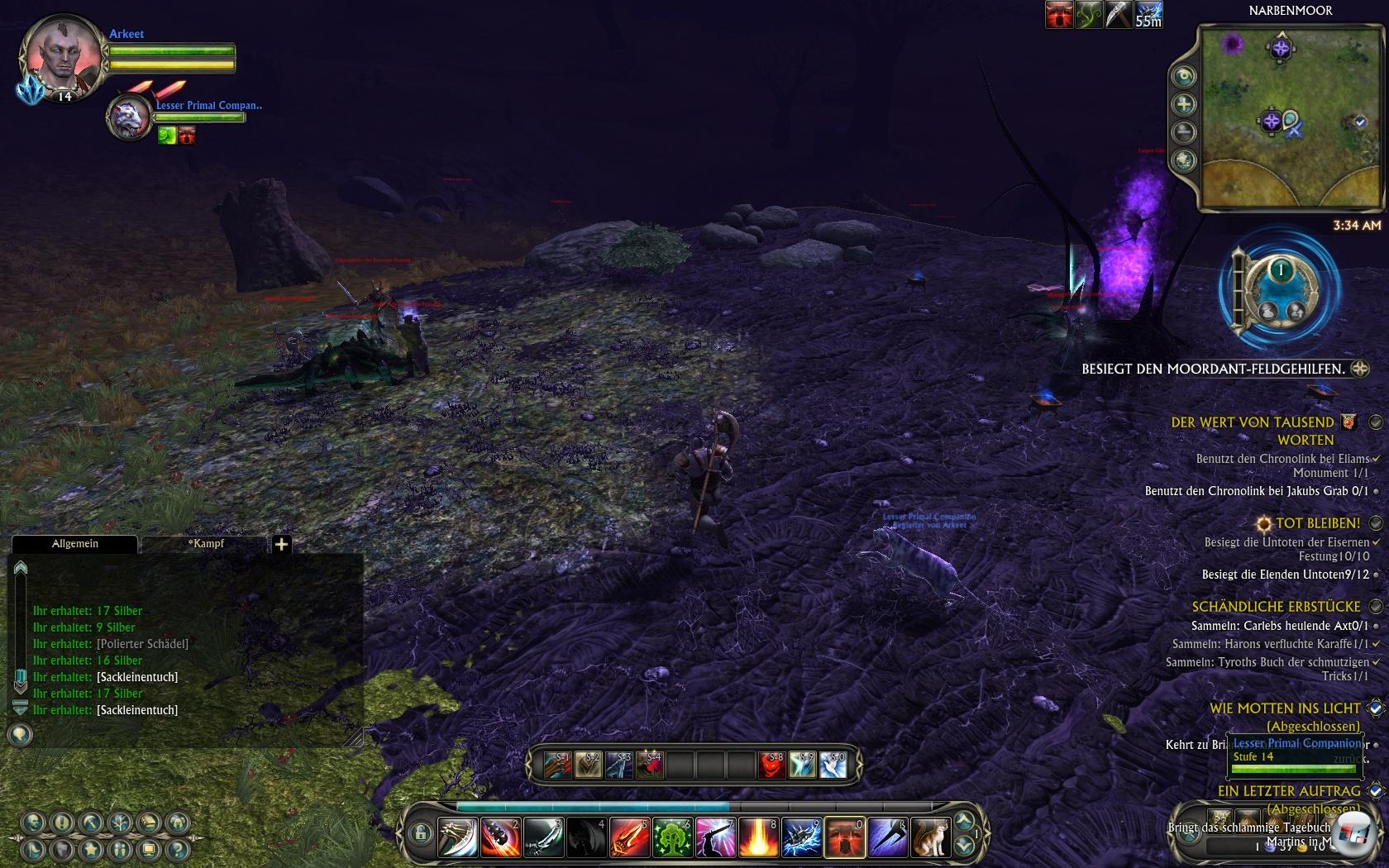Image resolution: width=1389 pixels, height=868 pixels.
Task: Open the chat speech bubble button
Action: pos(20,734)
